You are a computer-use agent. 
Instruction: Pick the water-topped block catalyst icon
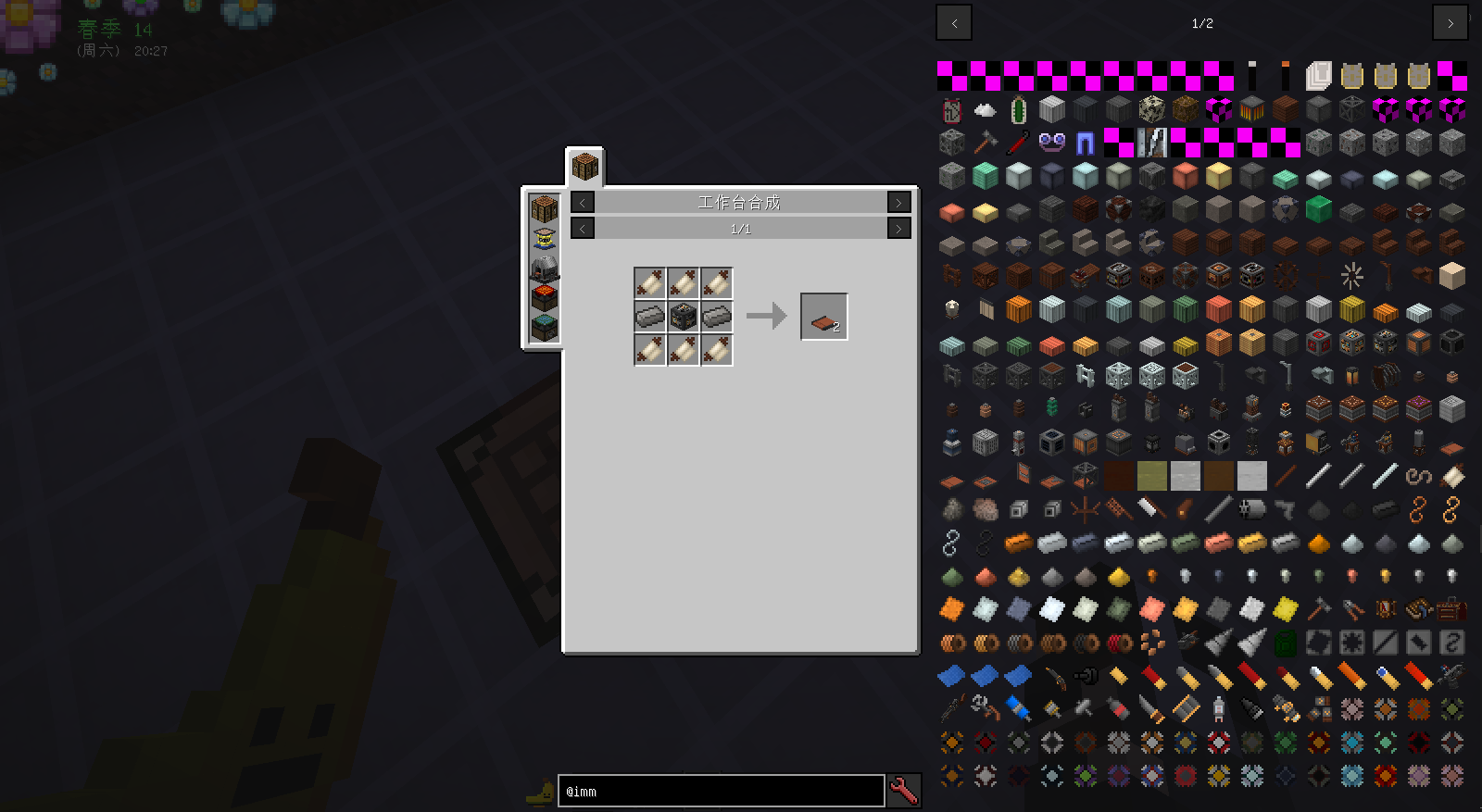coord(545,328)
